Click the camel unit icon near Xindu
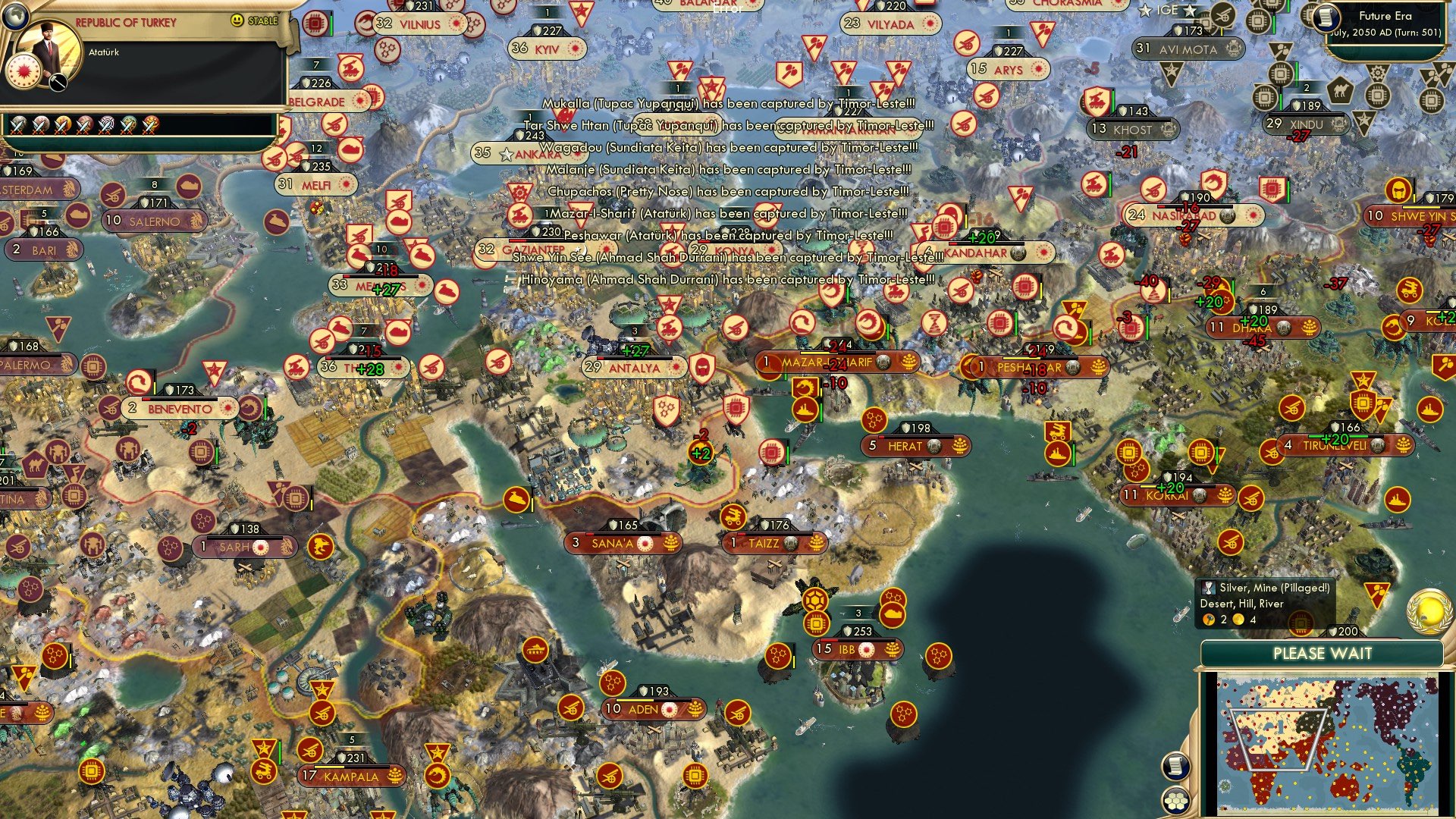Screen dimensions: 1456x819 [1340, 93]
